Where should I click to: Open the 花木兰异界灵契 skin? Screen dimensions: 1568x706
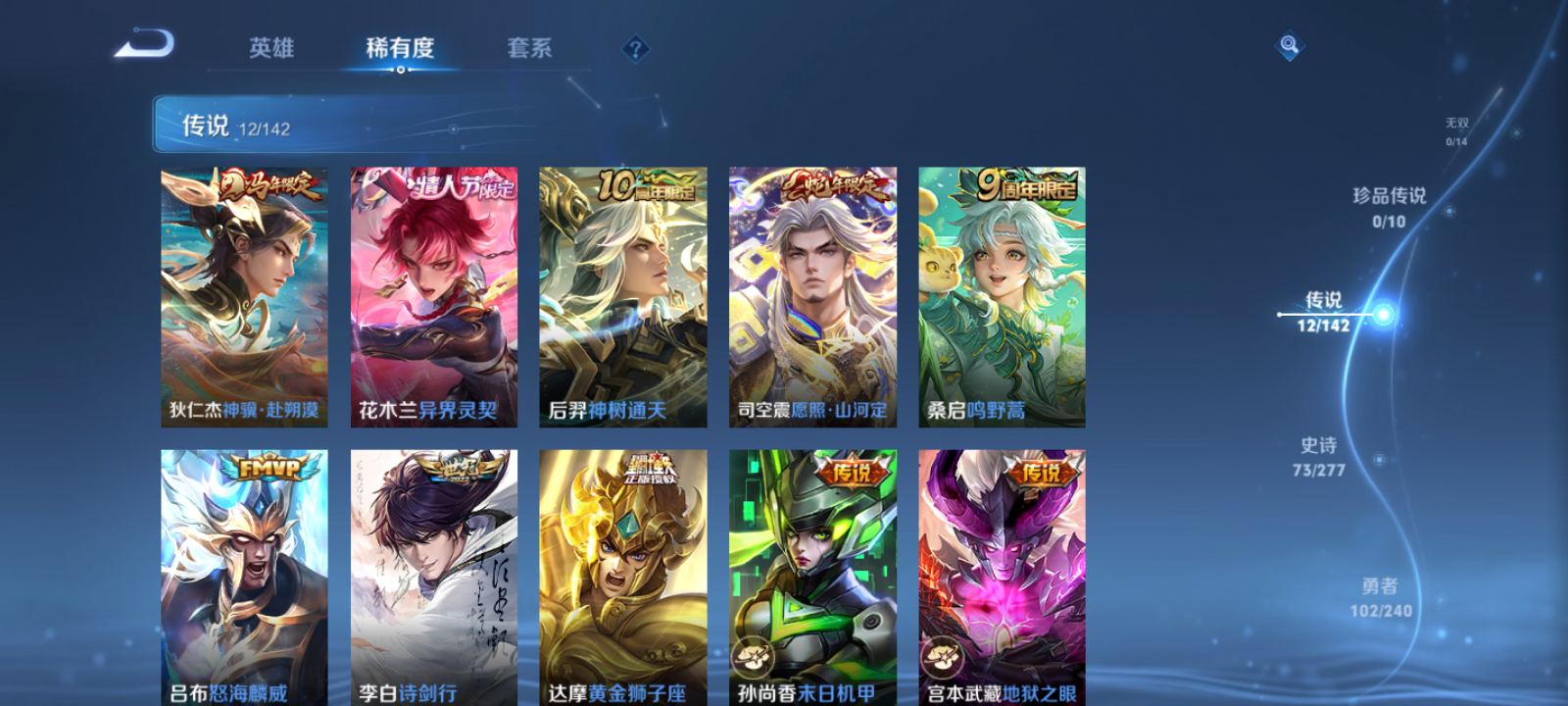[x=434, y=294]
